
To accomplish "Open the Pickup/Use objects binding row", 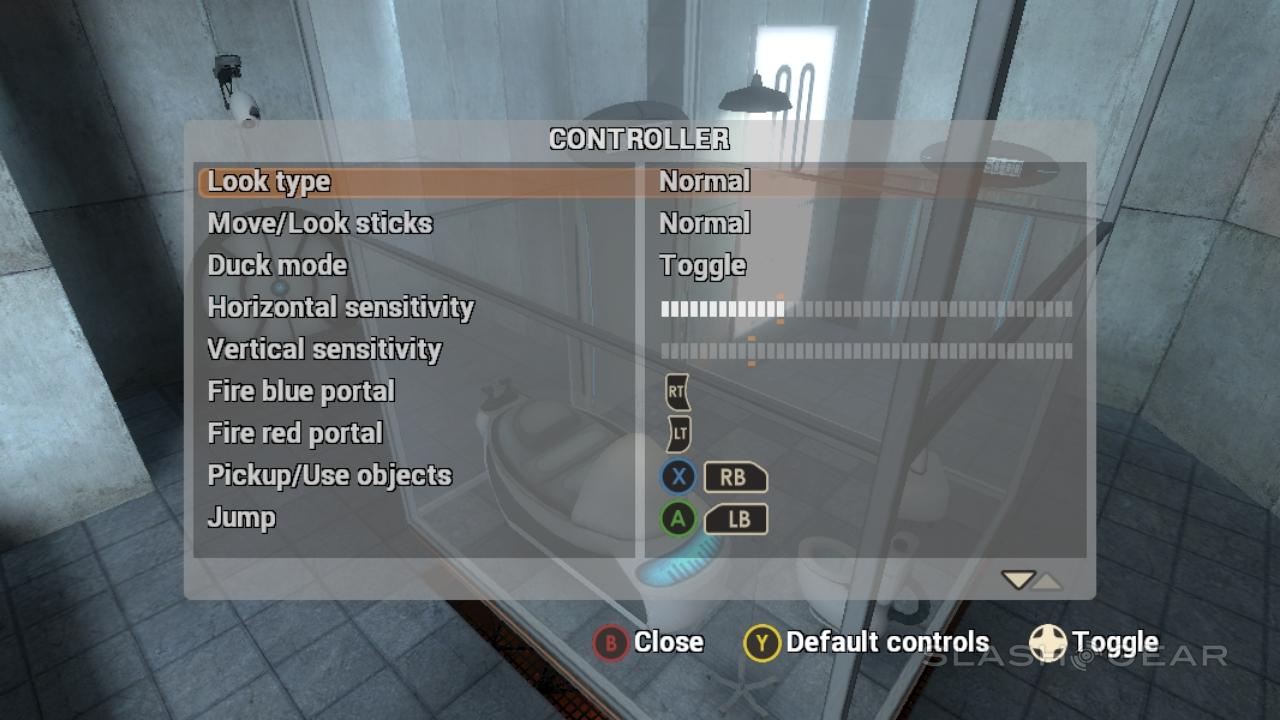I will click(330, 475).
